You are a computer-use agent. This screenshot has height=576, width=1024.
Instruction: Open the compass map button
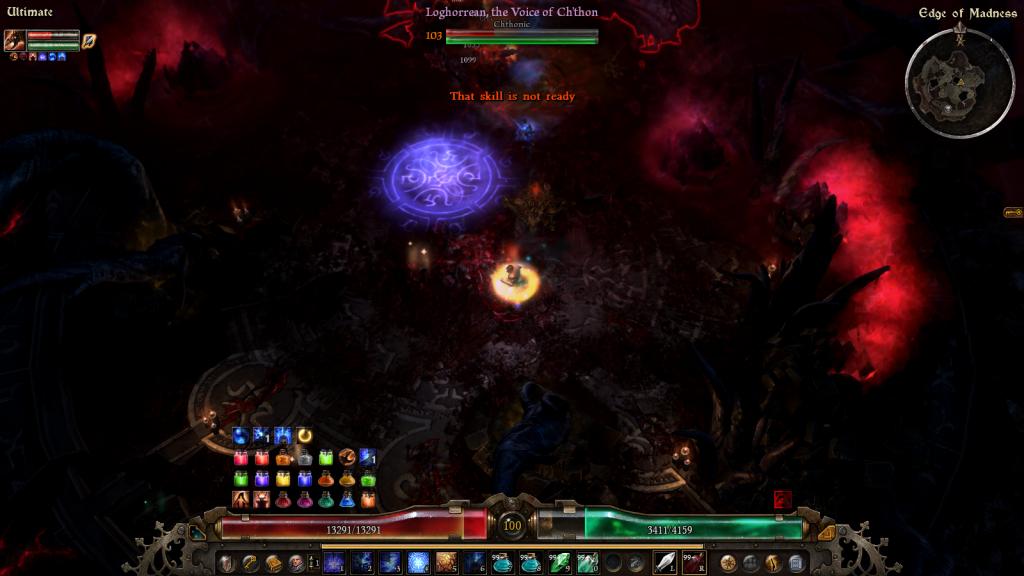click(728, 563)
